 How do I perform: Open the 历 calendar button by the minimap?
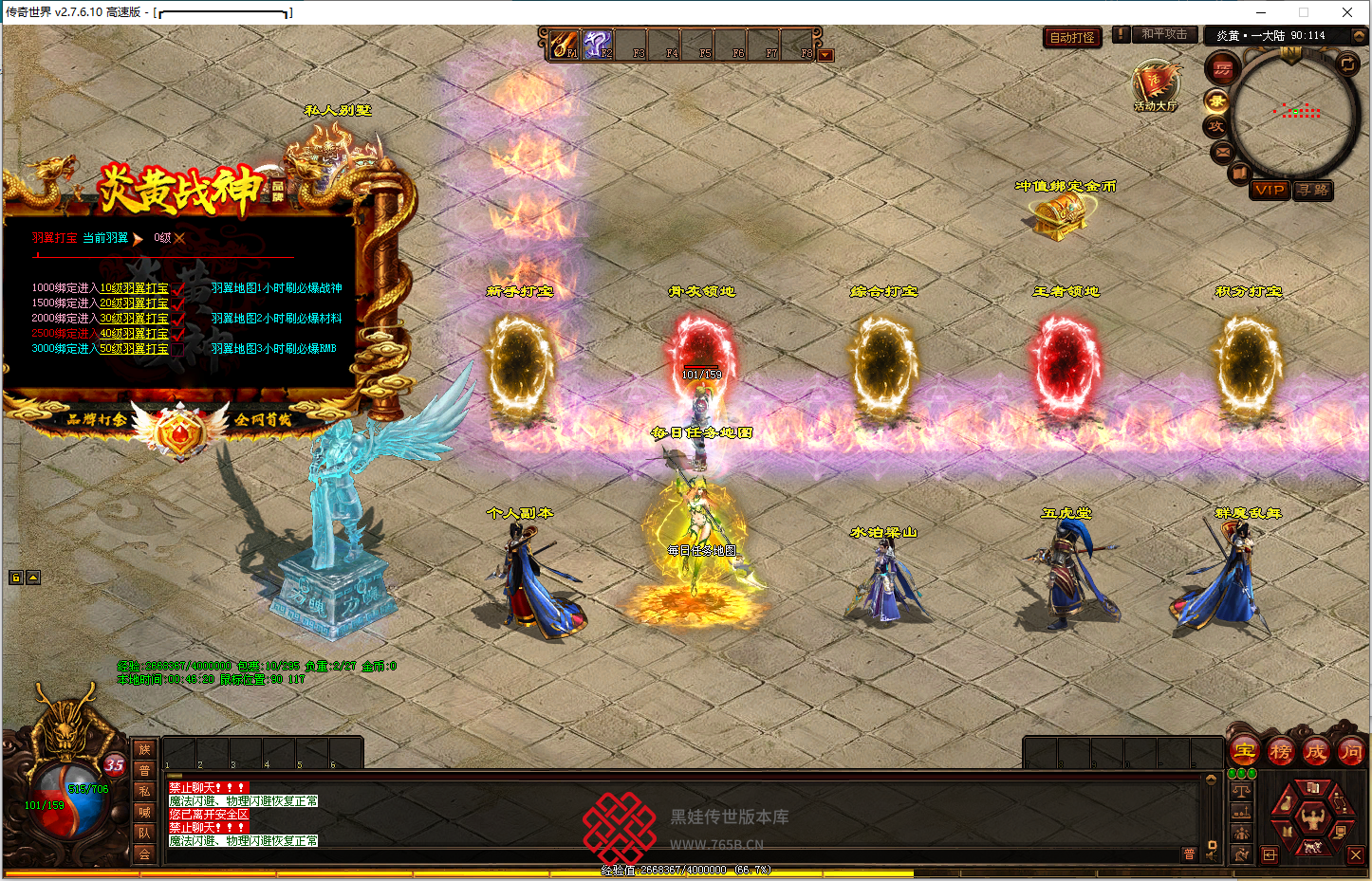[1223, 69]
